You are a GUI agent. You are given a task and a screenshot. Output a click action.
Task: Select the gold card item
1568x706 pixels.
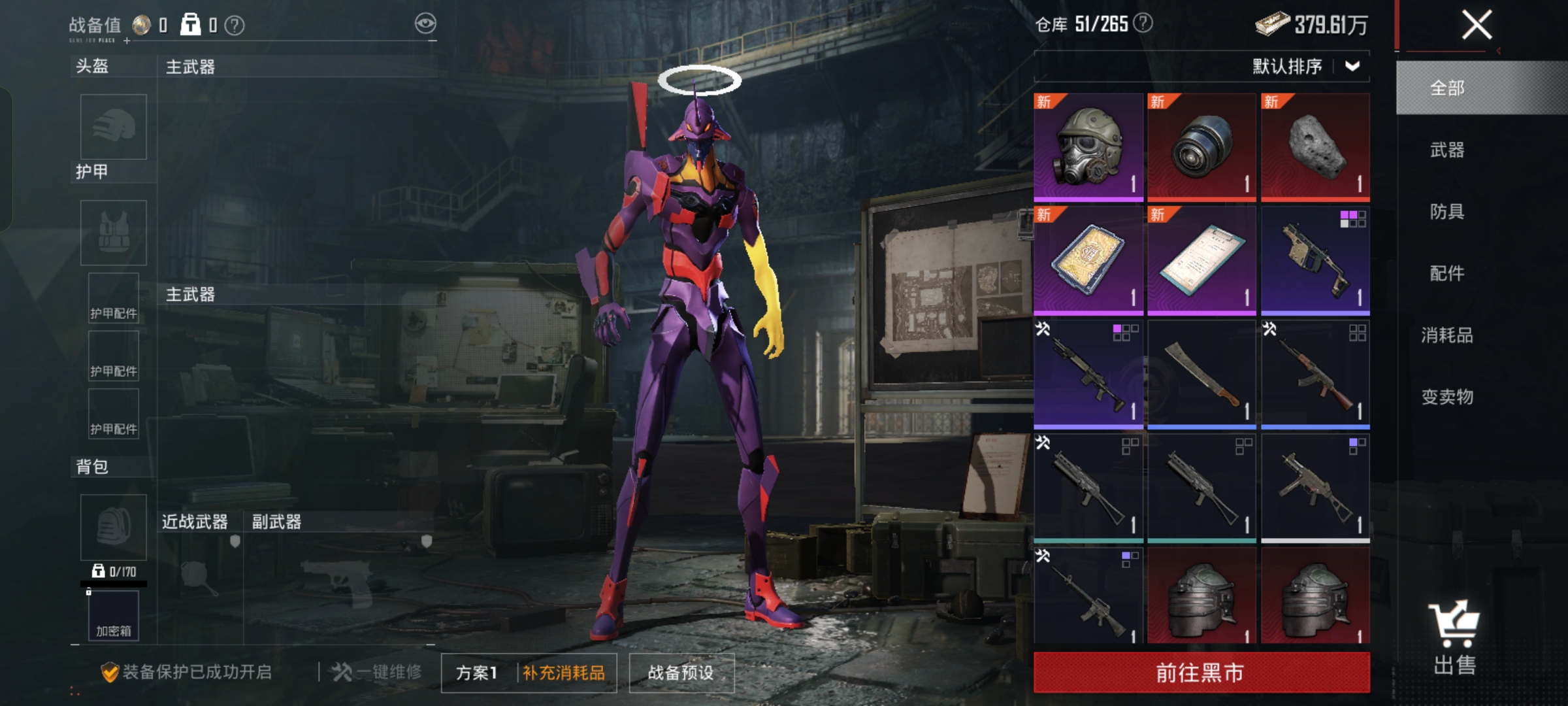coord(1088,261)
